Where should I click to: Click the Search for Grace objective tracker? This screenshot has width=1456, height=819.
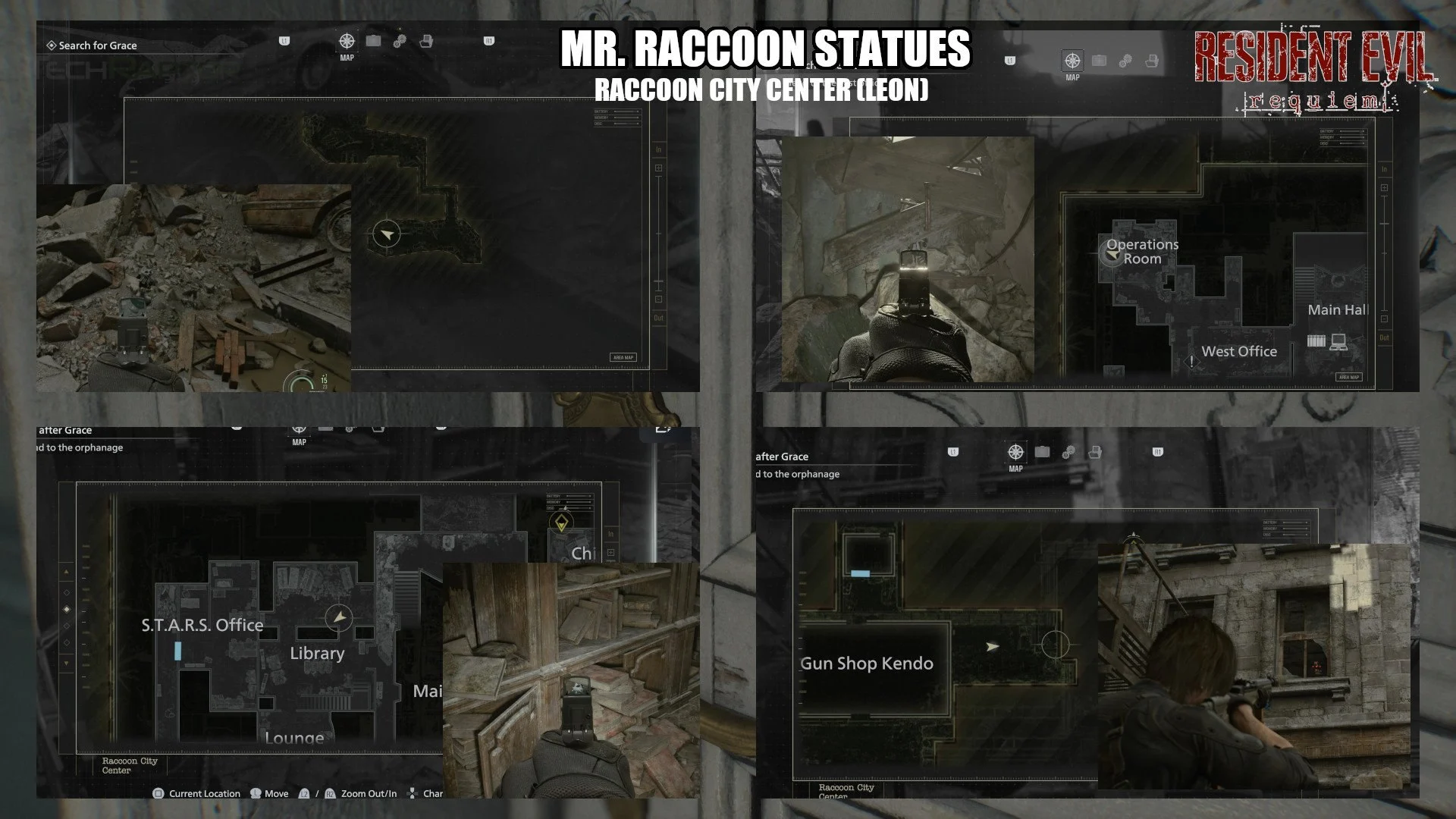coord(93,45)
